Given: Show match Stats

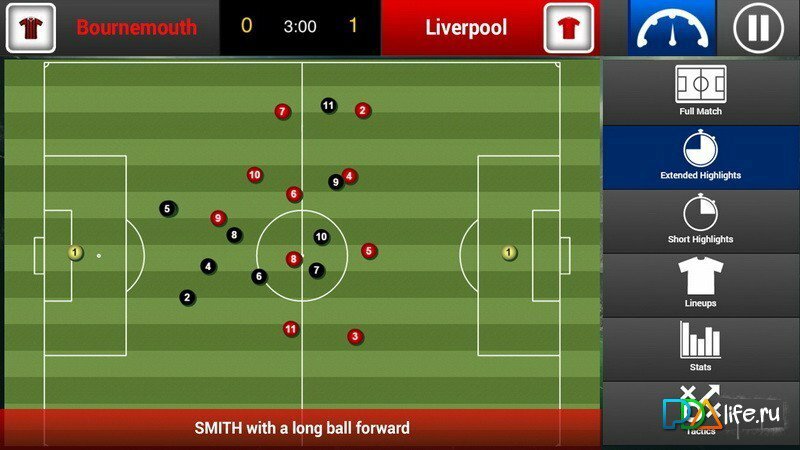Looking at the screenshot, I should [700, 347].
